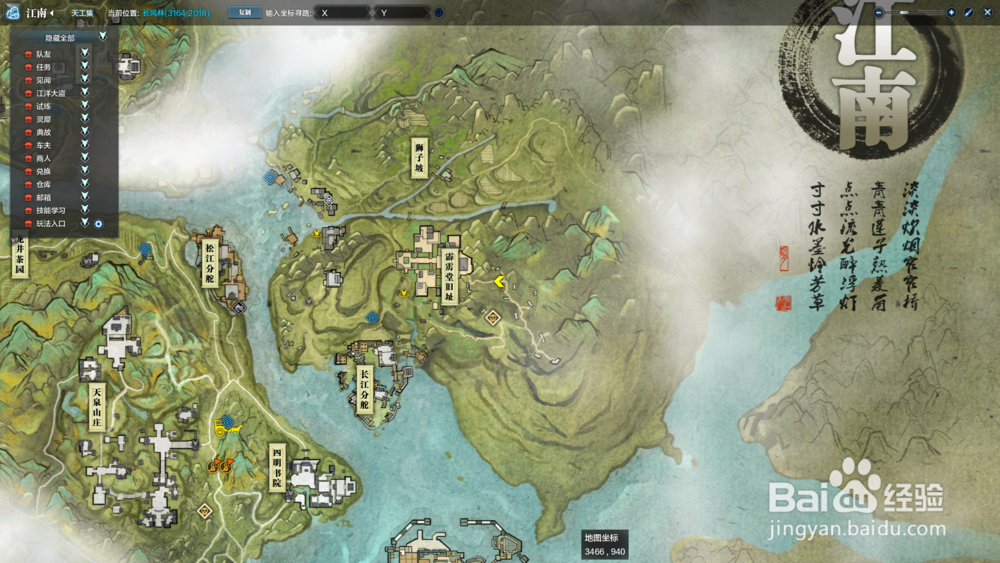The width and height of the screenshot is (1000, 563).
Task: Open the 江南 region dropdown
Action: (x=40, y=13)
